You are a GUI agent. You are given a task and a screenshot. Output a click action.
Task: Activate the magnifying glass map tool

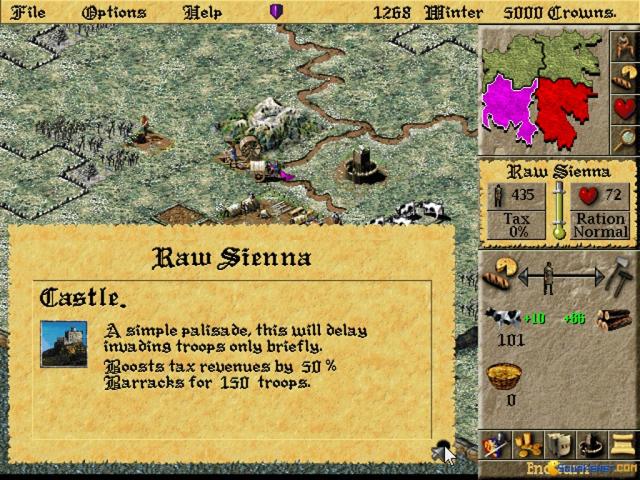pos(622,137)
